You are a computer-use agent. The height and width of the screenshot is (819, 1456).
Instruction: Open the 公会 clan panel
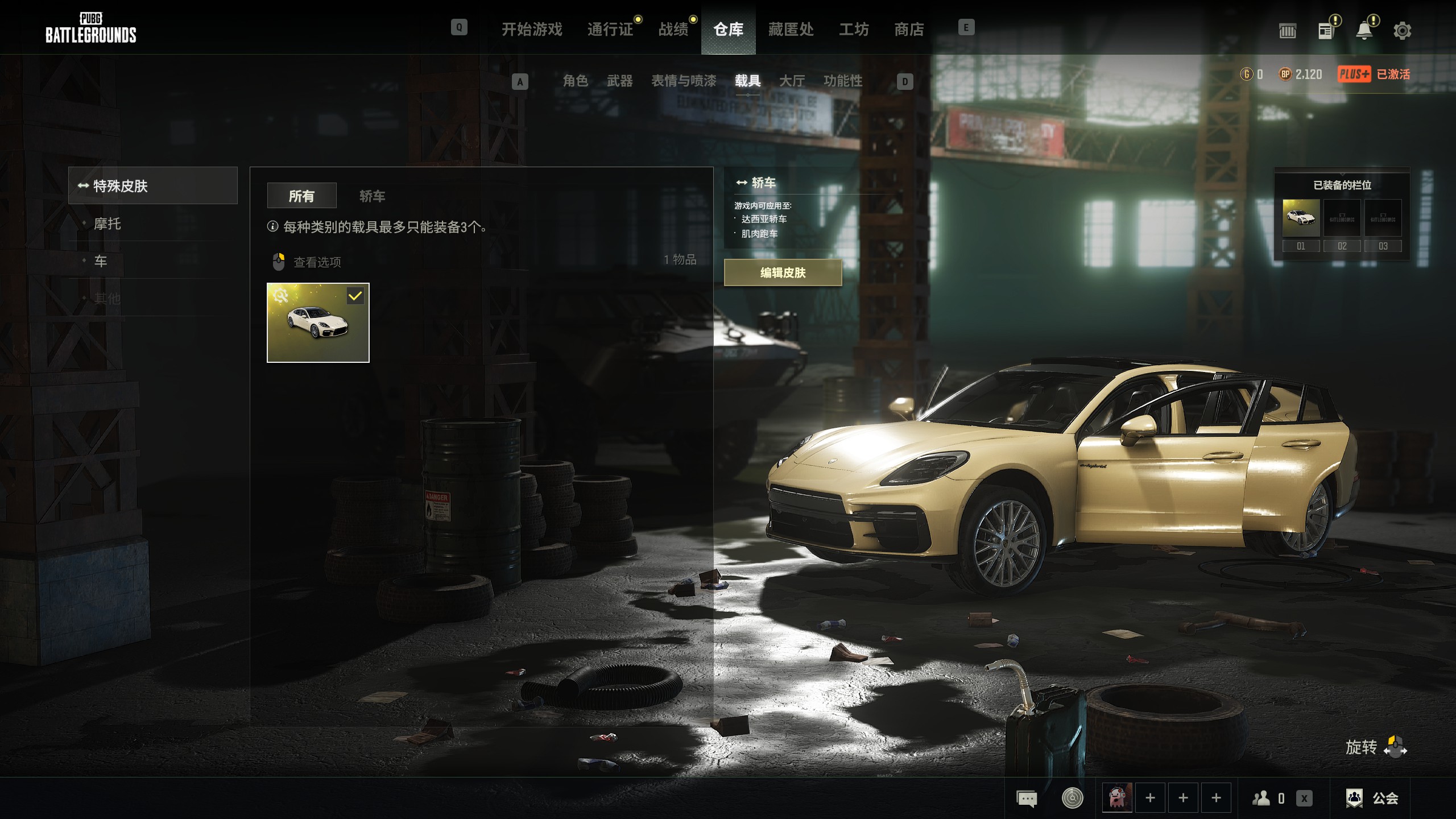click(x=1373, y=798)
